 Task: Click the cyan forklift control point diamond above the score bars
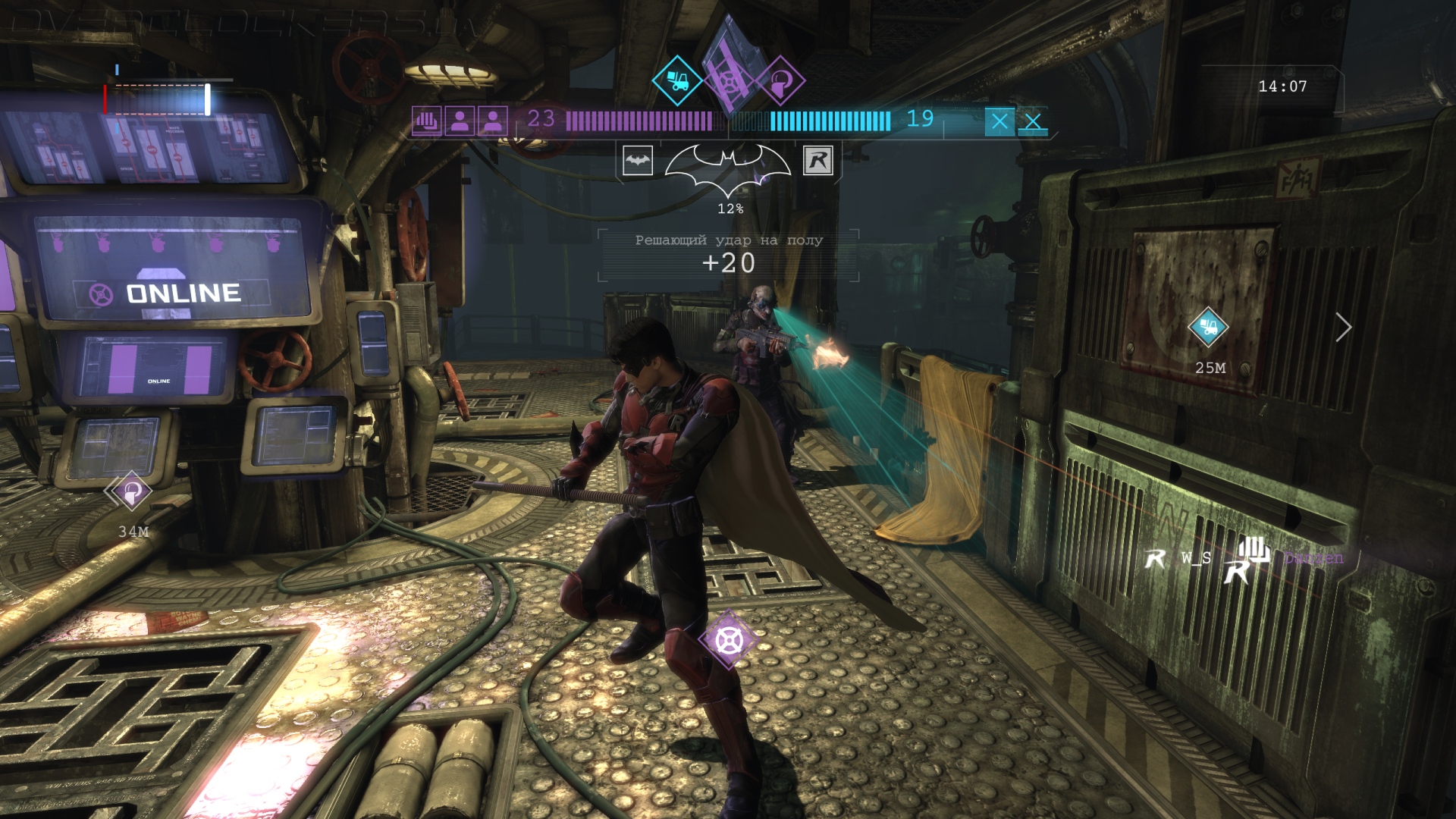click(676, 80)
